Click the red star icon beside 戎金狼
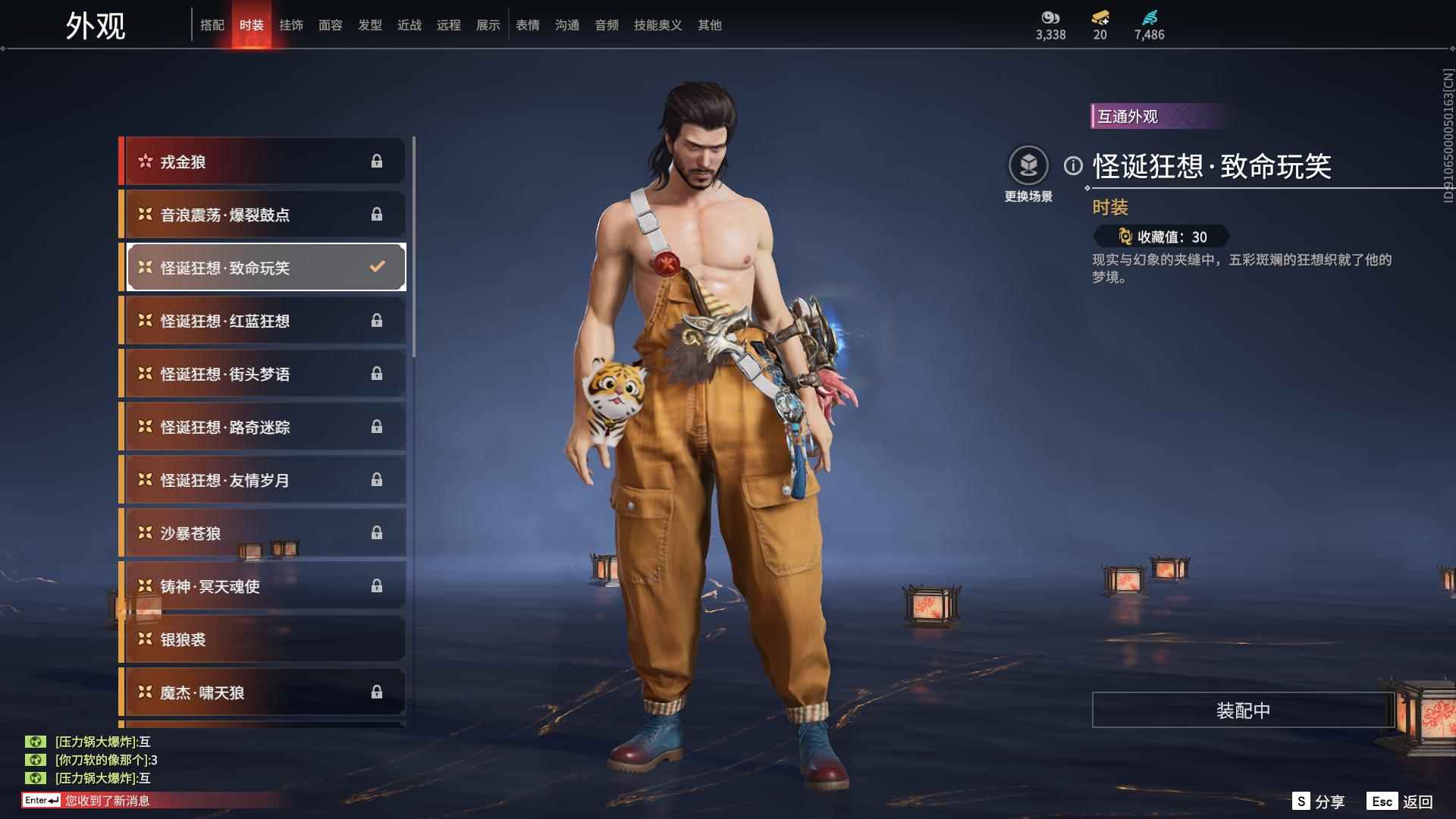The height and width of the screenshot is (819, 1456). (x=144, y=161)
